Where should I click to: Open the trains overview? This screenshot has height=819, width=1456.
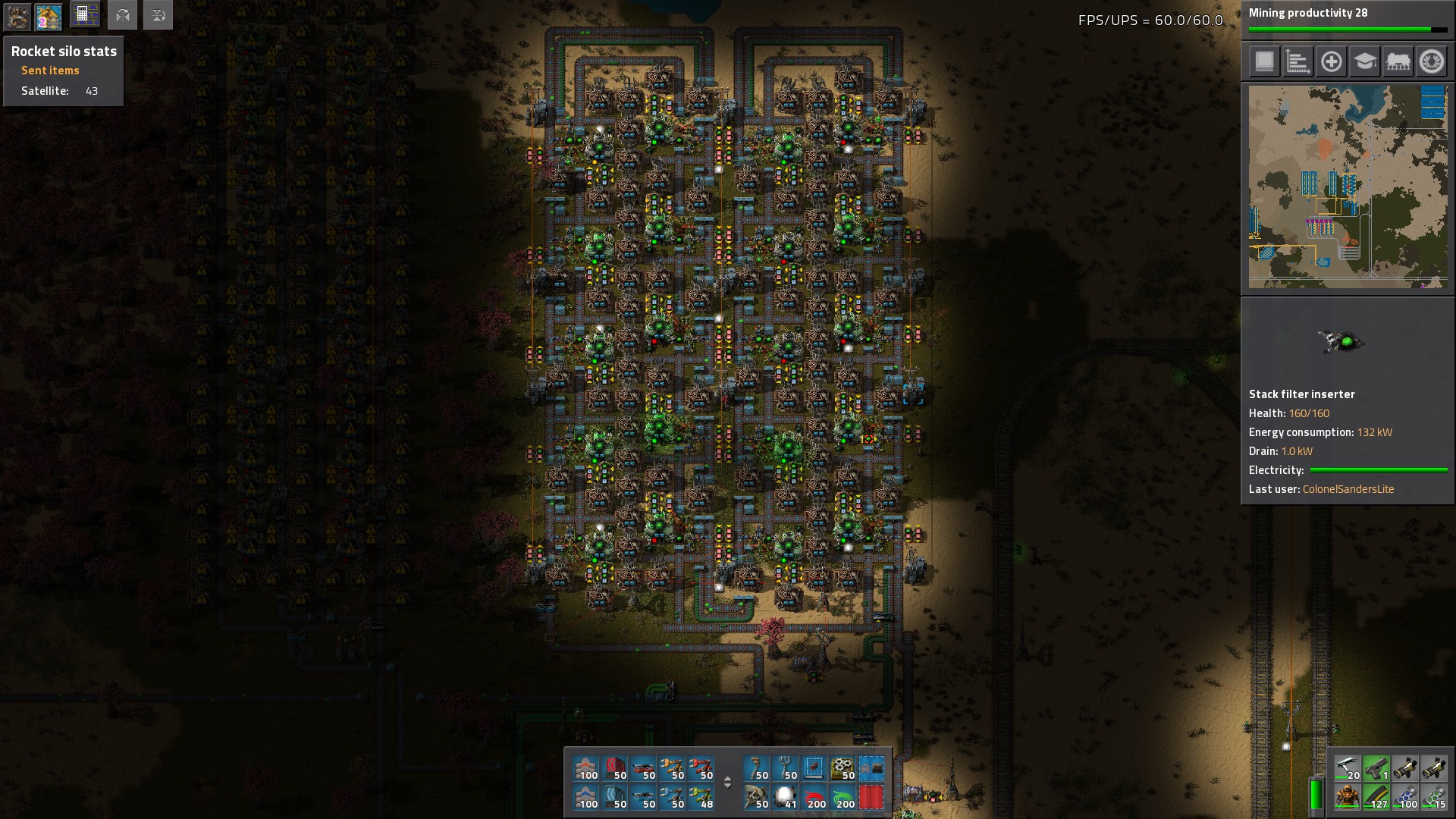[x=1398, y=61]
